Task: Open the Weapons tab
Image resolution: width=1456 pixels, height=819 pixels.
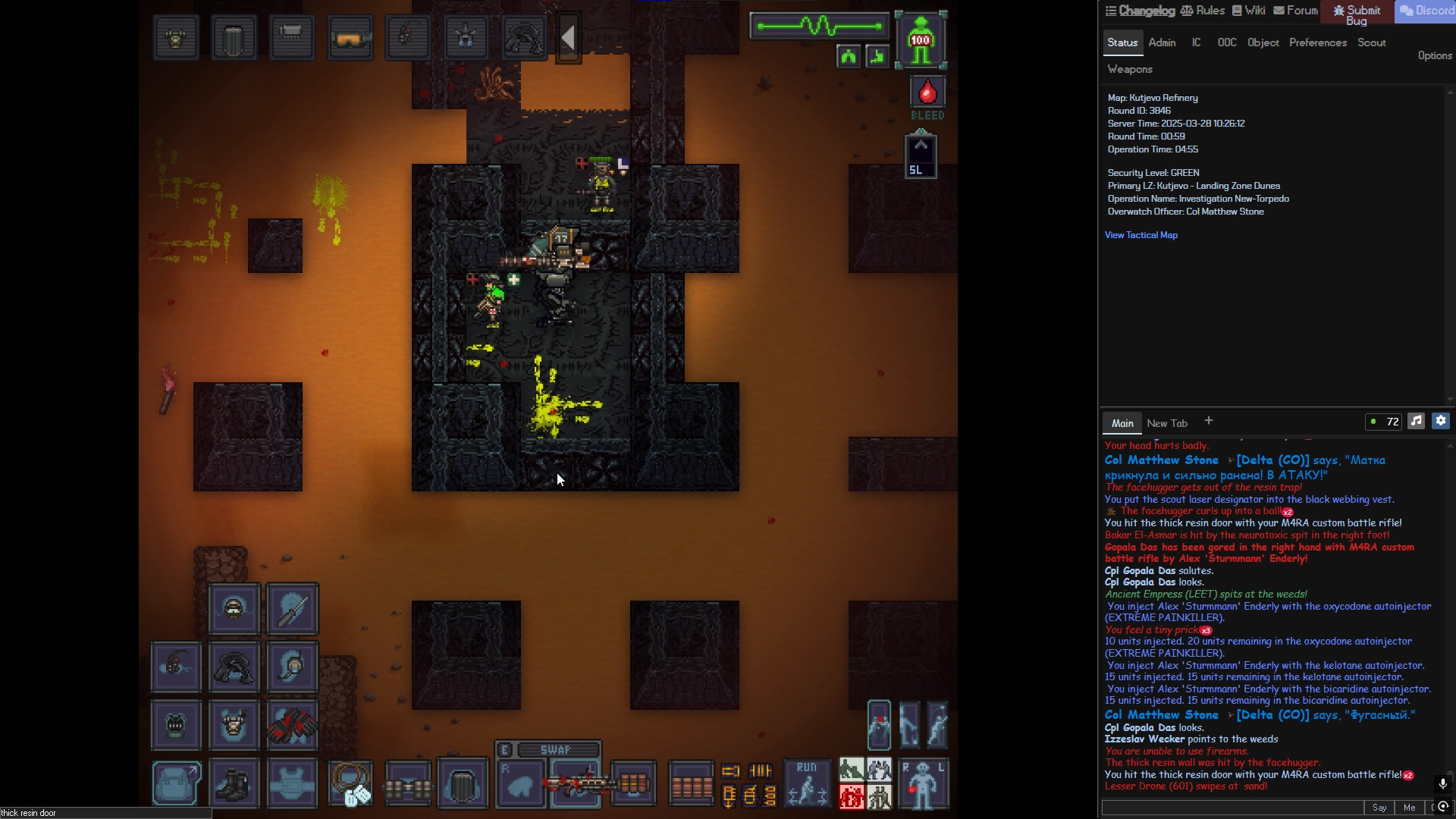Action: [1129, 69]
